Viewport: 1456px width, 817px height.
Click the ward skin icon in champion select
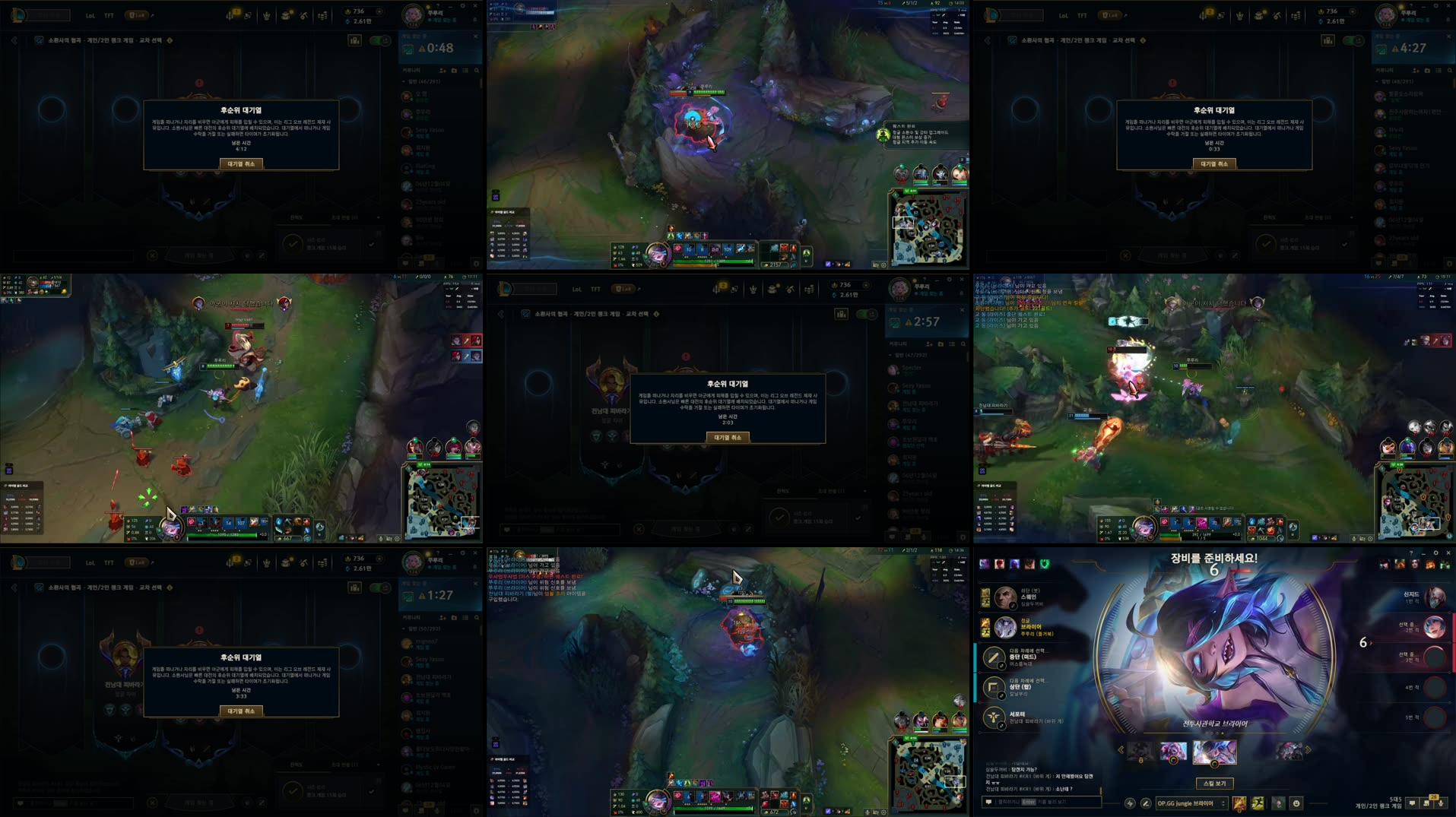(1279, 803)
